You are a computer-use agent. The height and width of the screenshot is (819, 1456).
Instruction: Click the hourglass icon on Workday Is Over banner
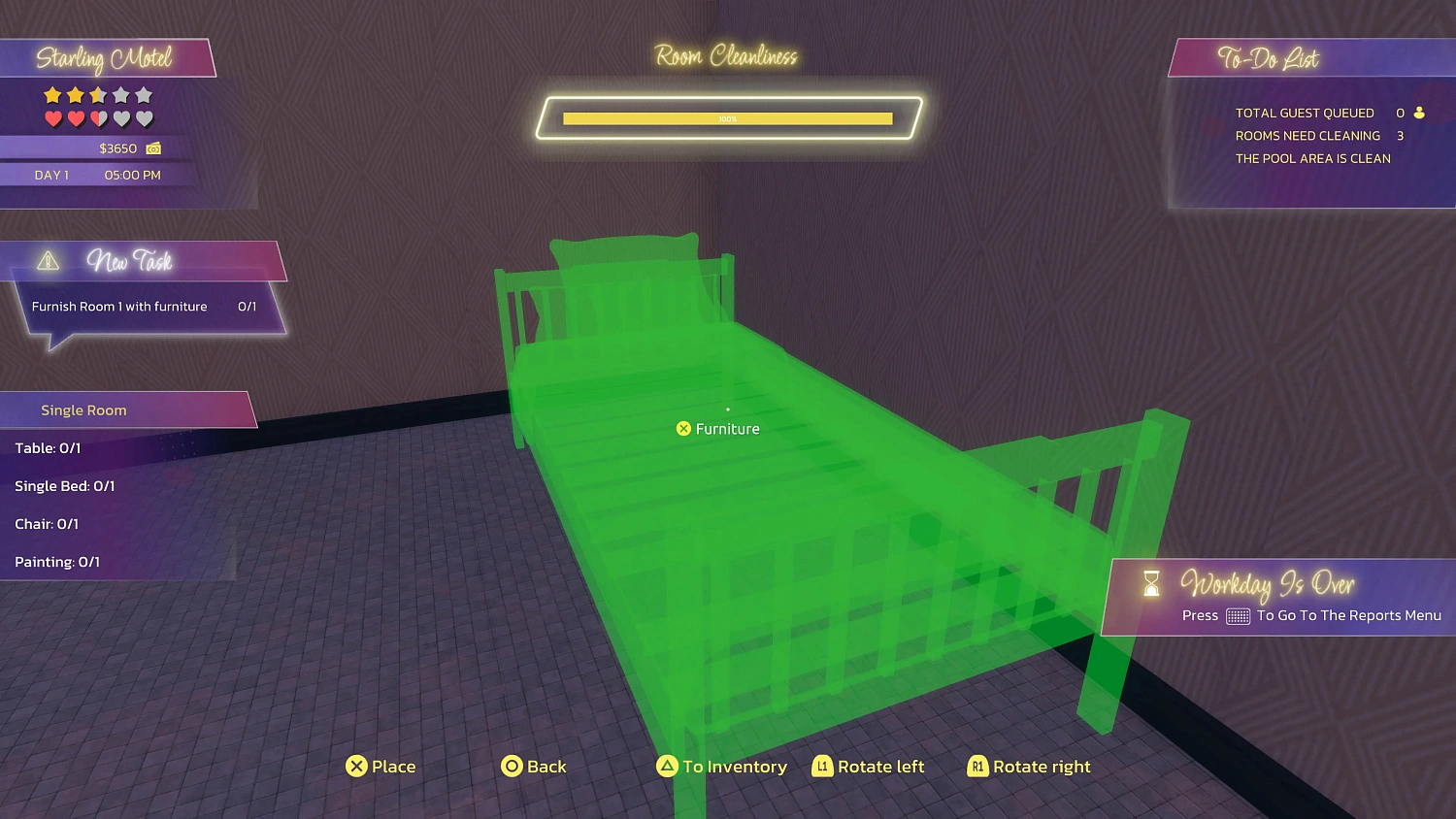pyautogui.click(x=1151, y=583)
